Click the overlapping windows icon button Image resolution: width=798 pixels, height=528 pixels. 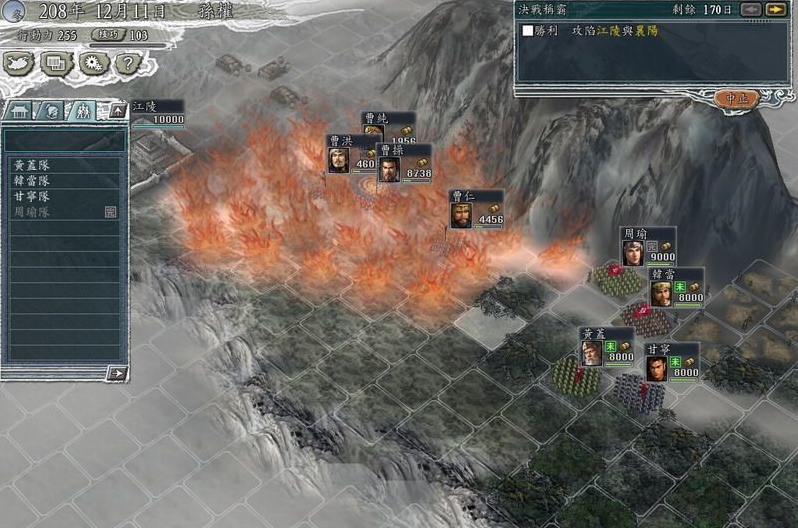pyautogui.click(x=56, y=62)
